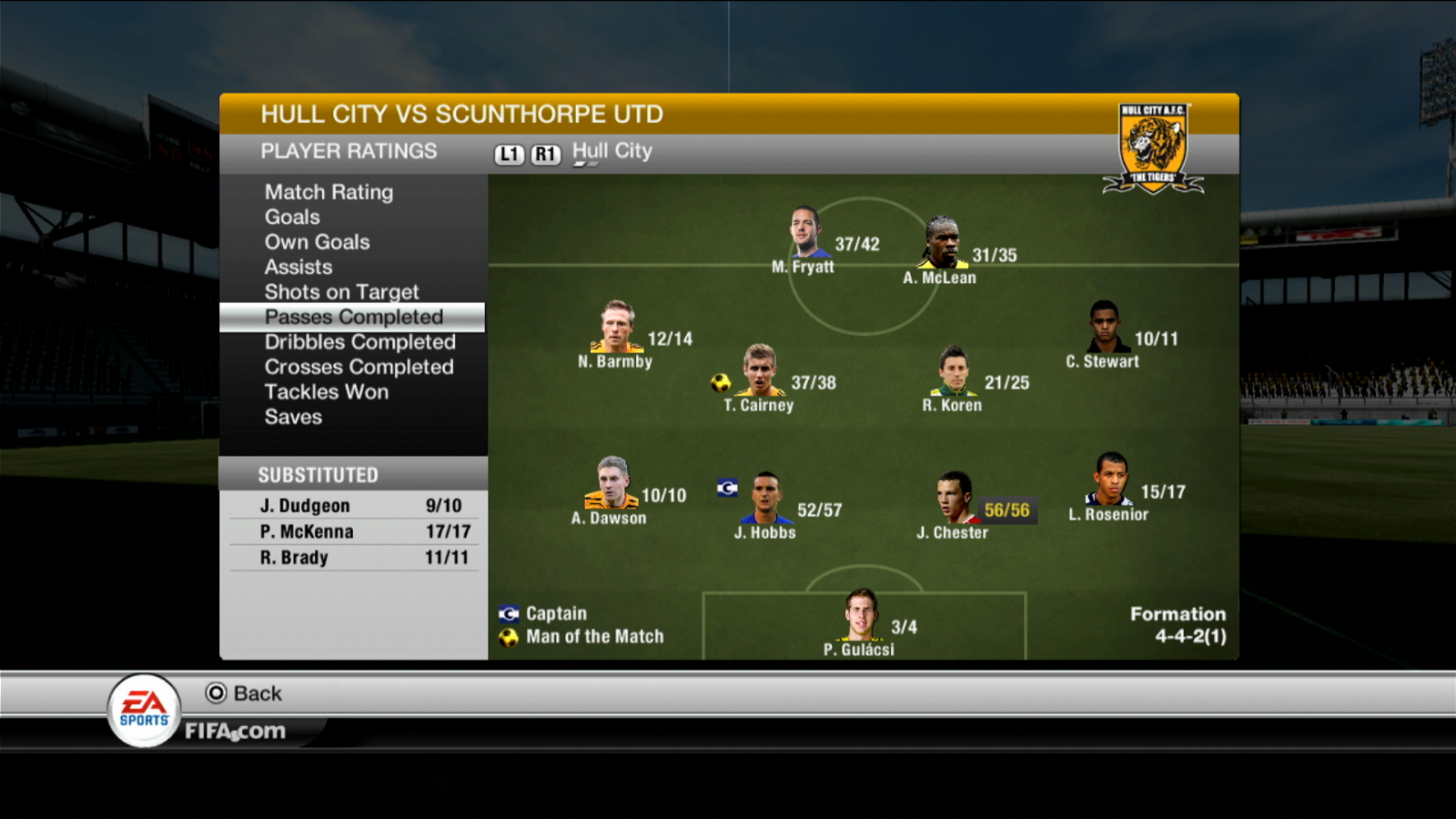Select the Saves category
The height and width of the screenshot is (819, 1456).
293,417
